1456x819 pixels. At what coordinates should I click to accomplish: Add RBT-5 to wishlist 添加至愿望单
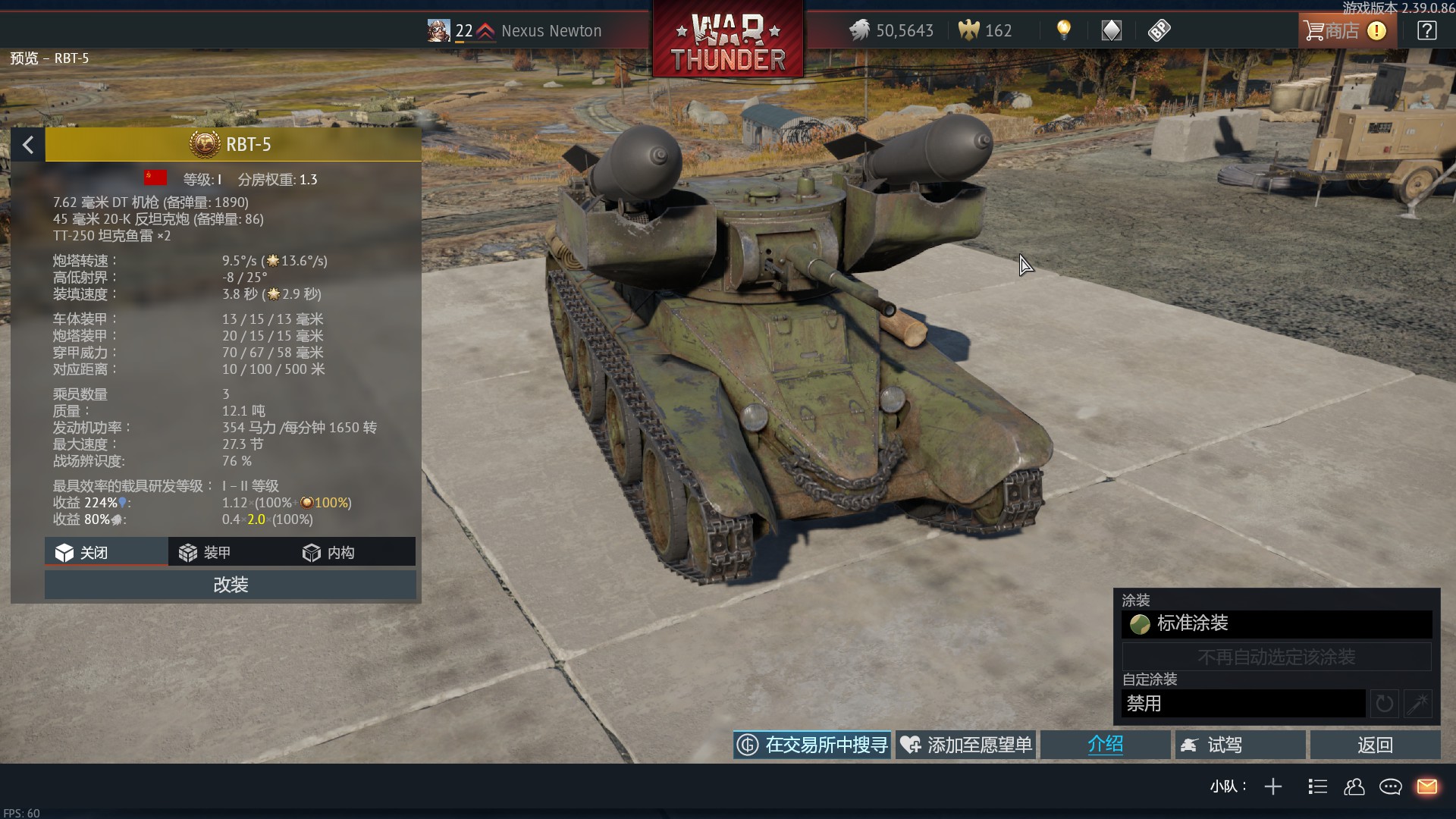(x=966, y=745)
